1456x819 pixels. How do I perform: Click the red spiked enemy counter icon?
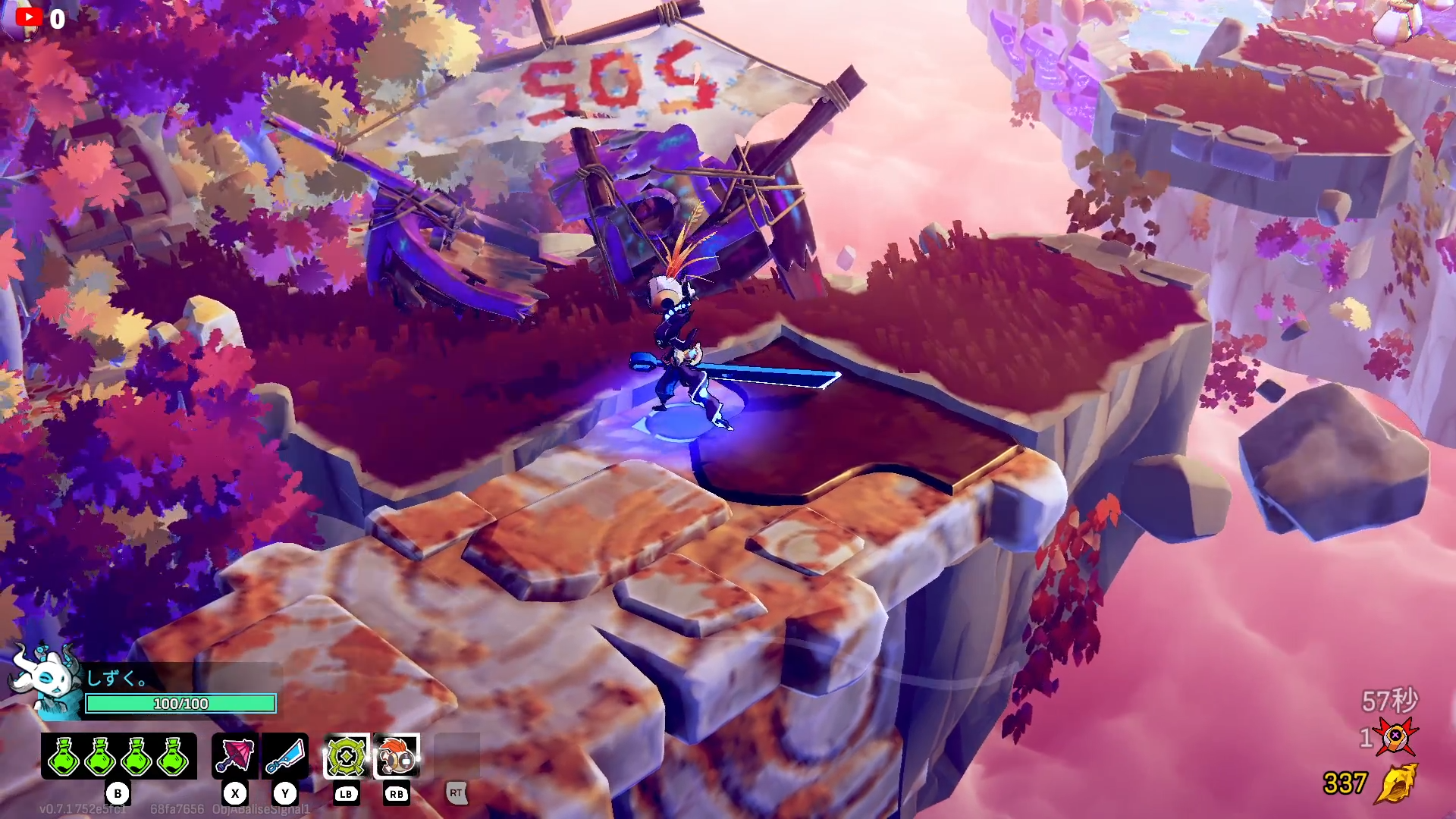pos(1395,736)
